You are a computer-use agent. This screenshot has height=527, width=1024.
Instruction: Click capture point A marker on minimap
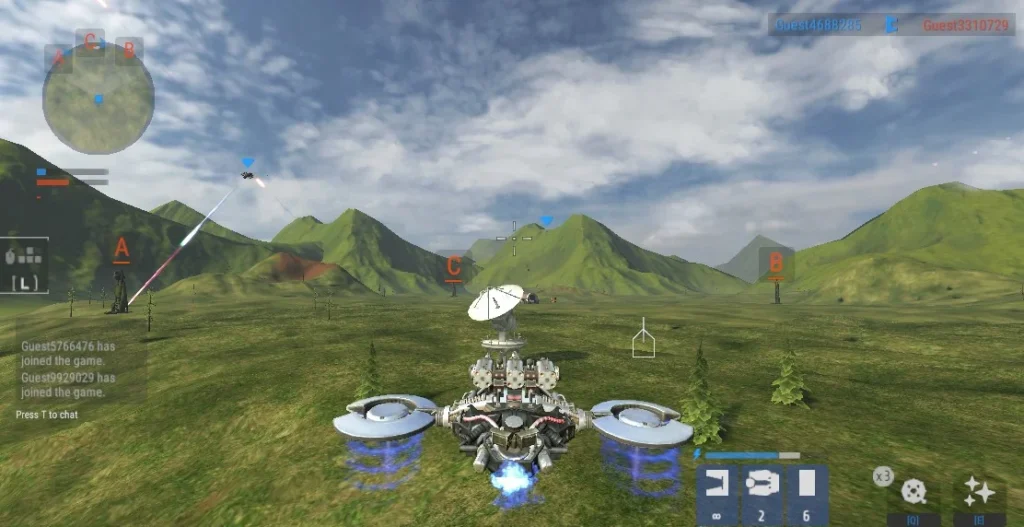point(57,57)
